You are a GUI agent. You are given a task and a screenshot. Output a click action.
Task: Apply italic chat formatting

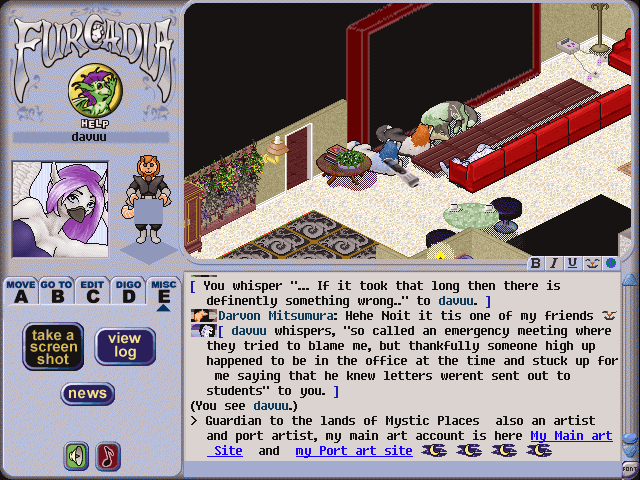point(554,264)
